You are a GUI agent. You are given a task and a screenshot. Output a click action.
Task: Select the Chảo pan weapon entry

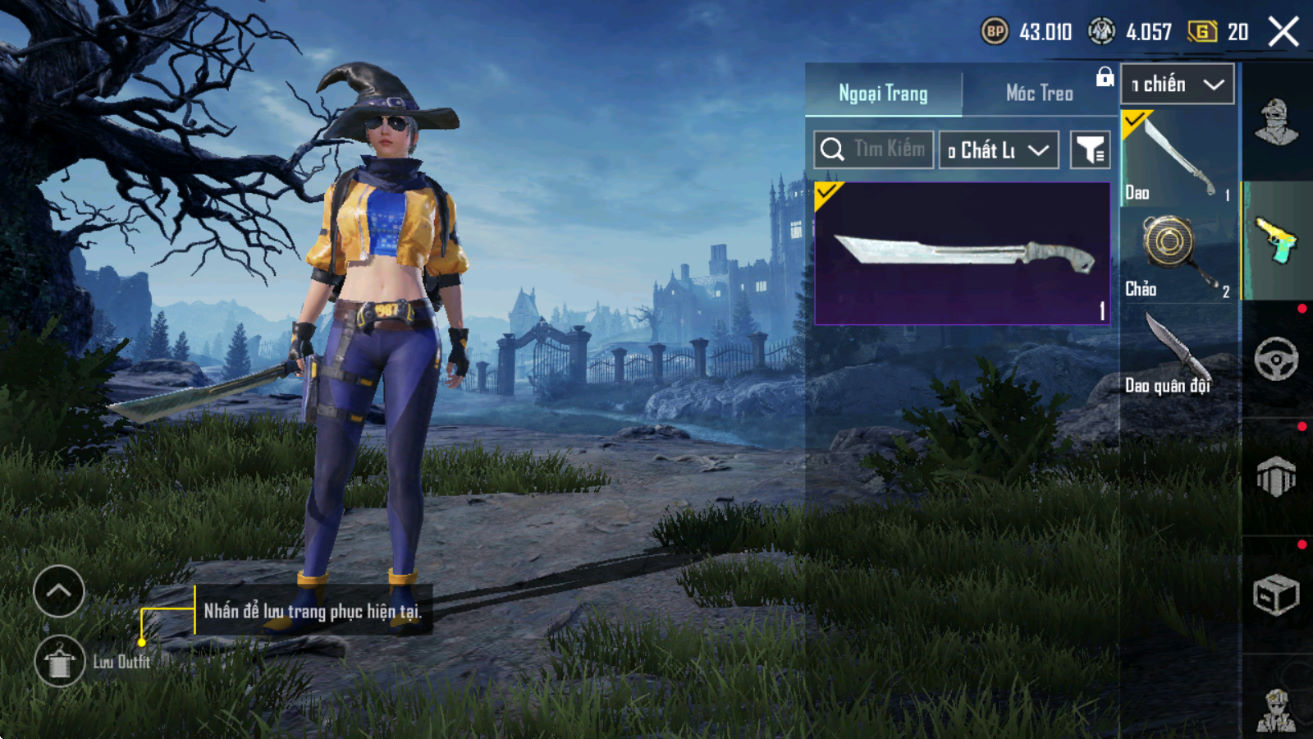tap(1179, 254)
